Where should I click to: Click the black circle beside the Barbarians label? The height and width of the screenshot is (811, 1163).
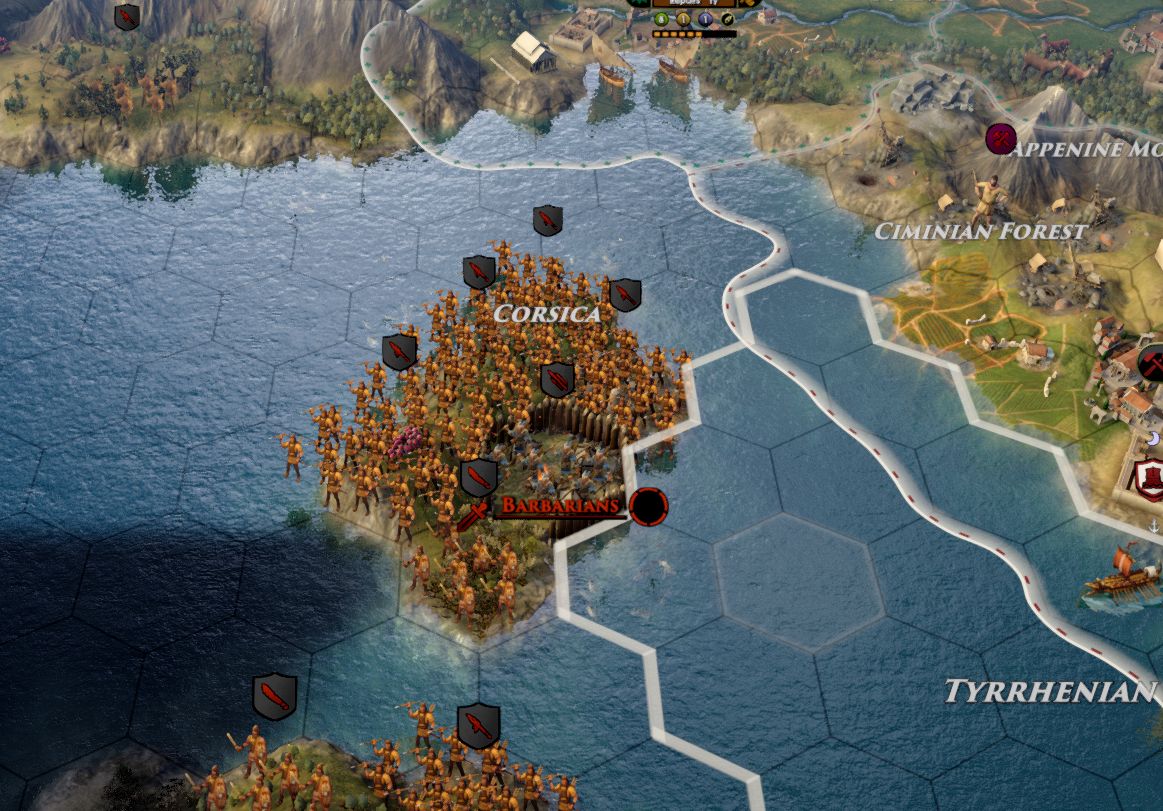648,506
